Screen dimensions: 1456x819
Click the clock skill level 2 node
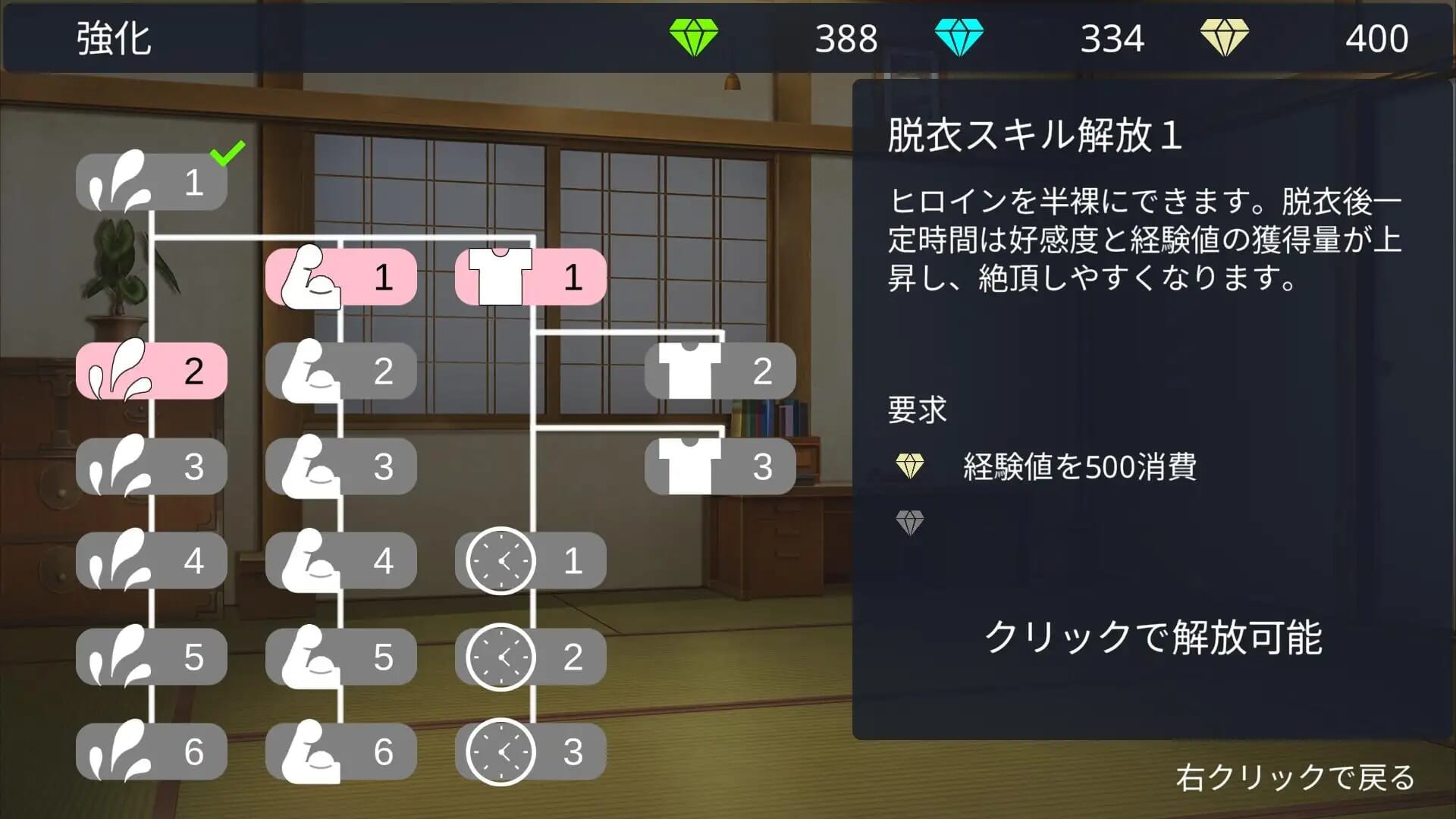529,657
